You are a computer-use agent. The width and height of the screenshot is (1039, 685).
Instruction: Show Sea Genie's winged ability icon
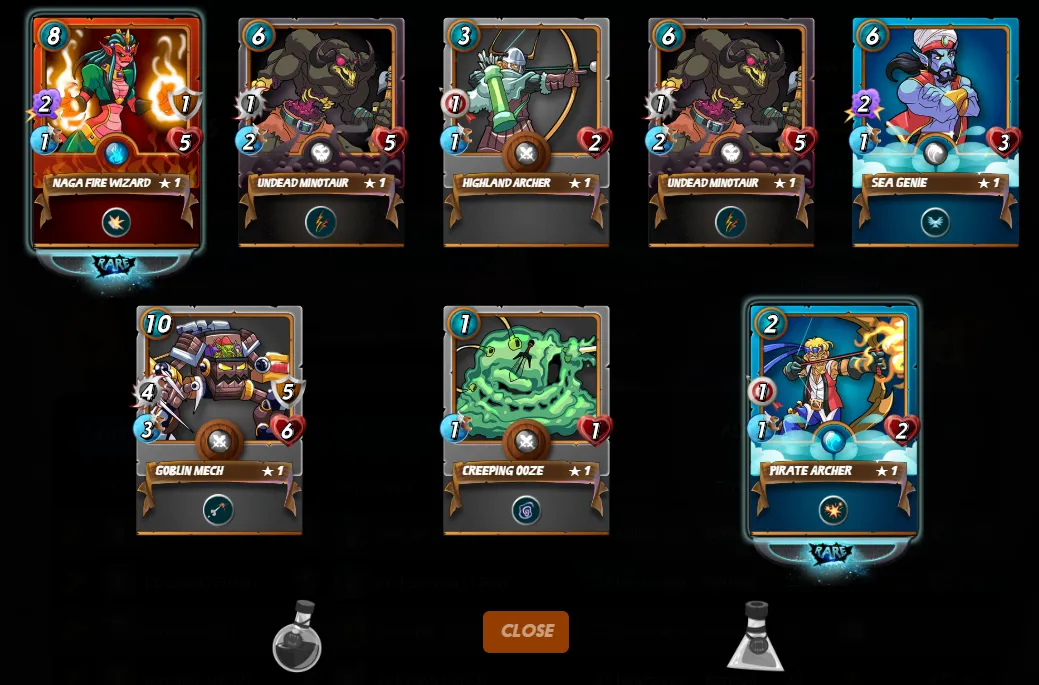tap(935, 222)
